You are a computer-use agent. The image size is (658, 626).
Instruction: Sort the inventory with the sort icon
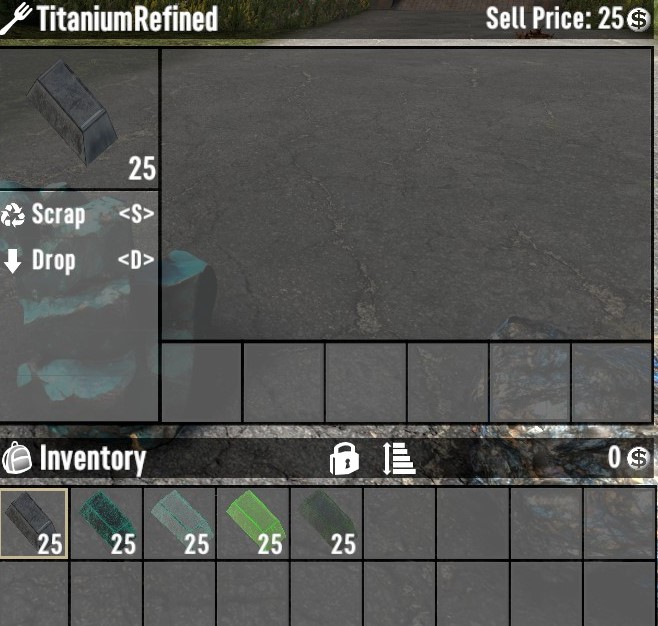click(x=398, y=459)
